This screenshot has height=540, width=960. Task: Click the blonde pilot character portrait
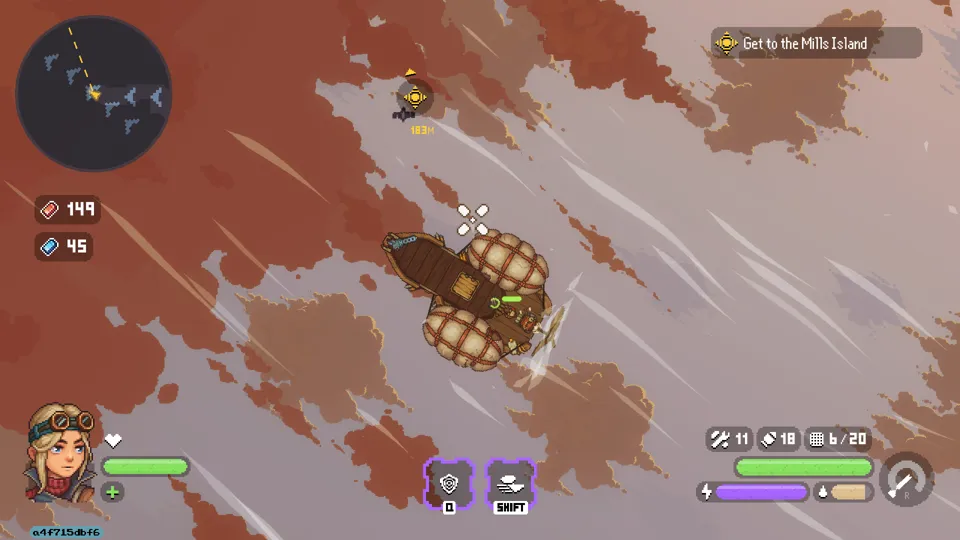(59, 451)
